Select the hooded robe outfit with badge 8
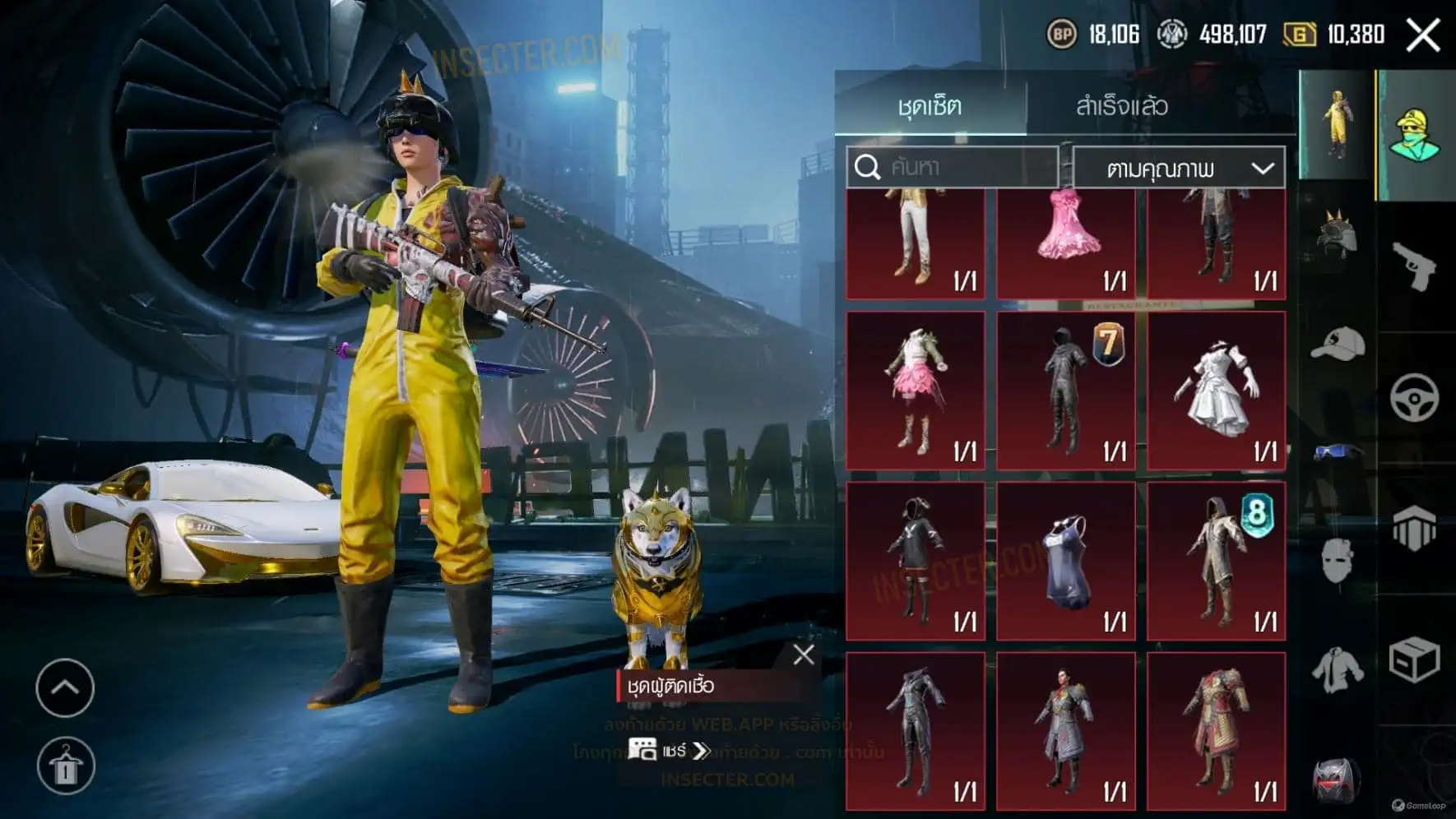Image resolution: width=1456 pixels, height=819 pixels. (1216, 561)
